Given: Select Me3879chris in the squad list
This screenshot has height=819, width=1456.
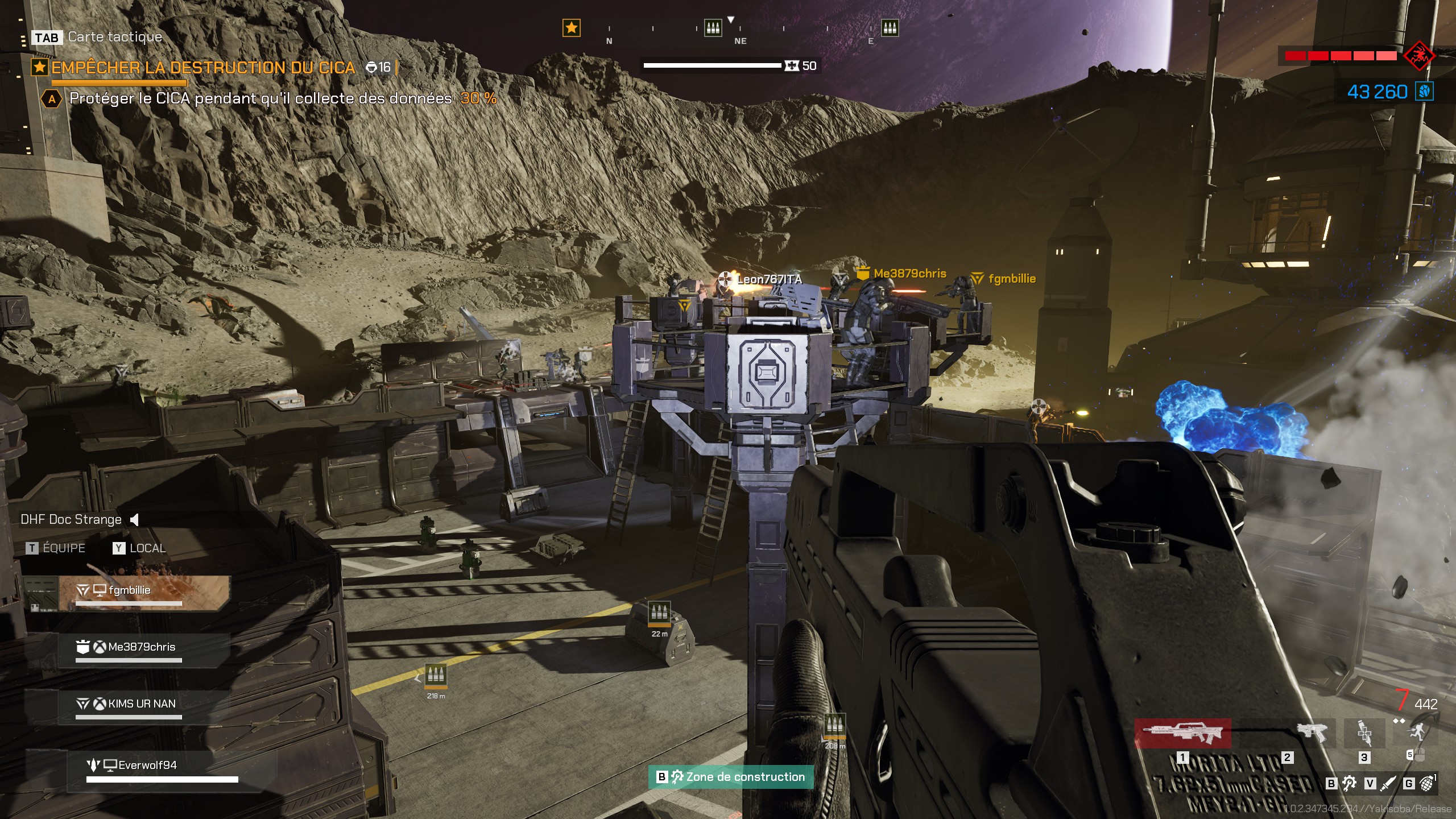Looking at the screenshot, I should [141, 647].
